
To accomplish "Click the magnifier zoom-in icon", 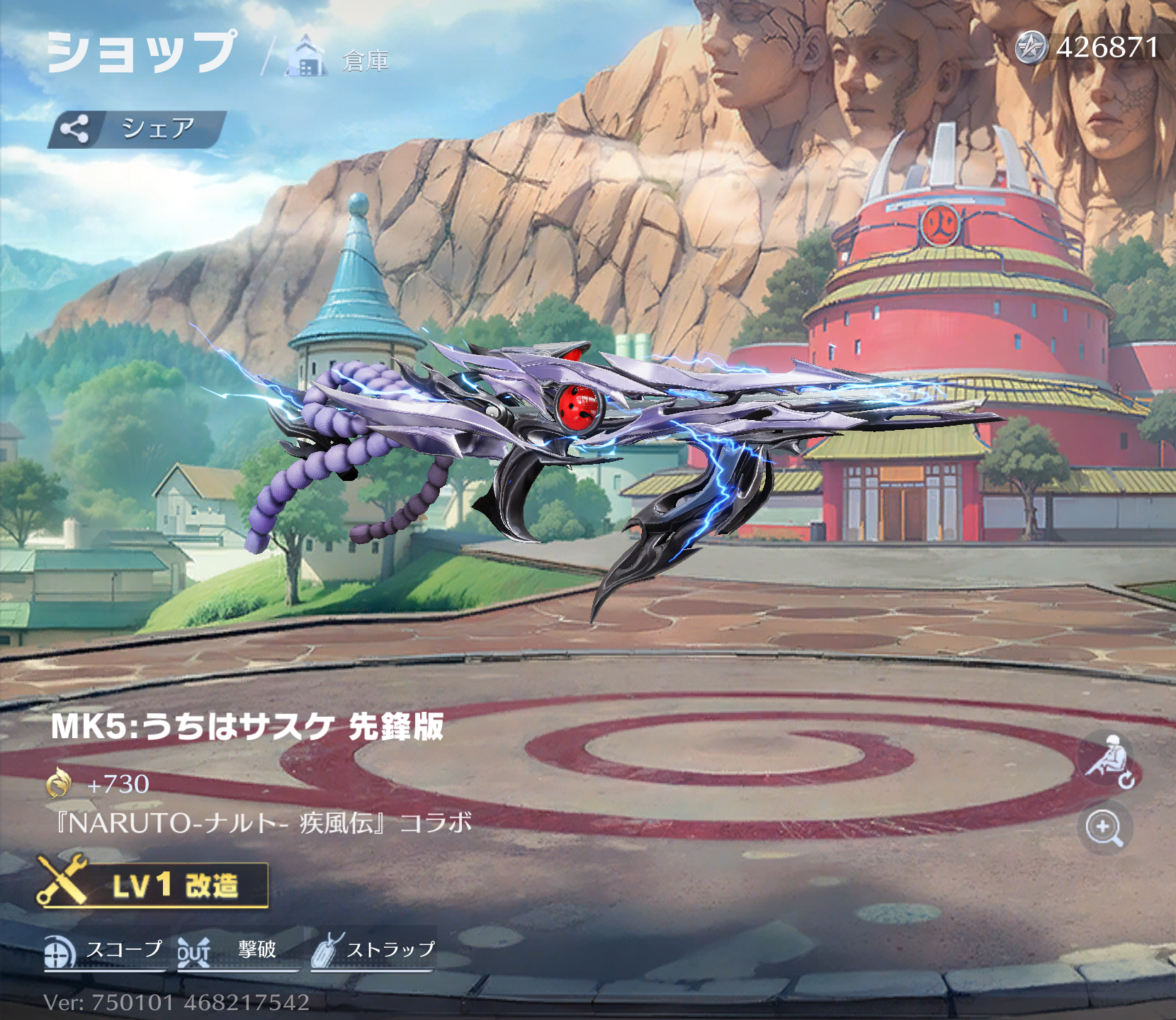I will pos(1104,827).
